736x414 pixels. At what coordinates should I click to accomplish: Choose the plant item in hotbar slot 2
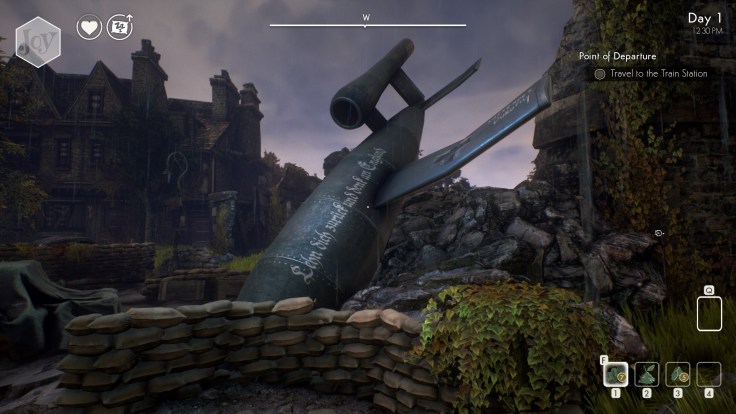[646, 374]
